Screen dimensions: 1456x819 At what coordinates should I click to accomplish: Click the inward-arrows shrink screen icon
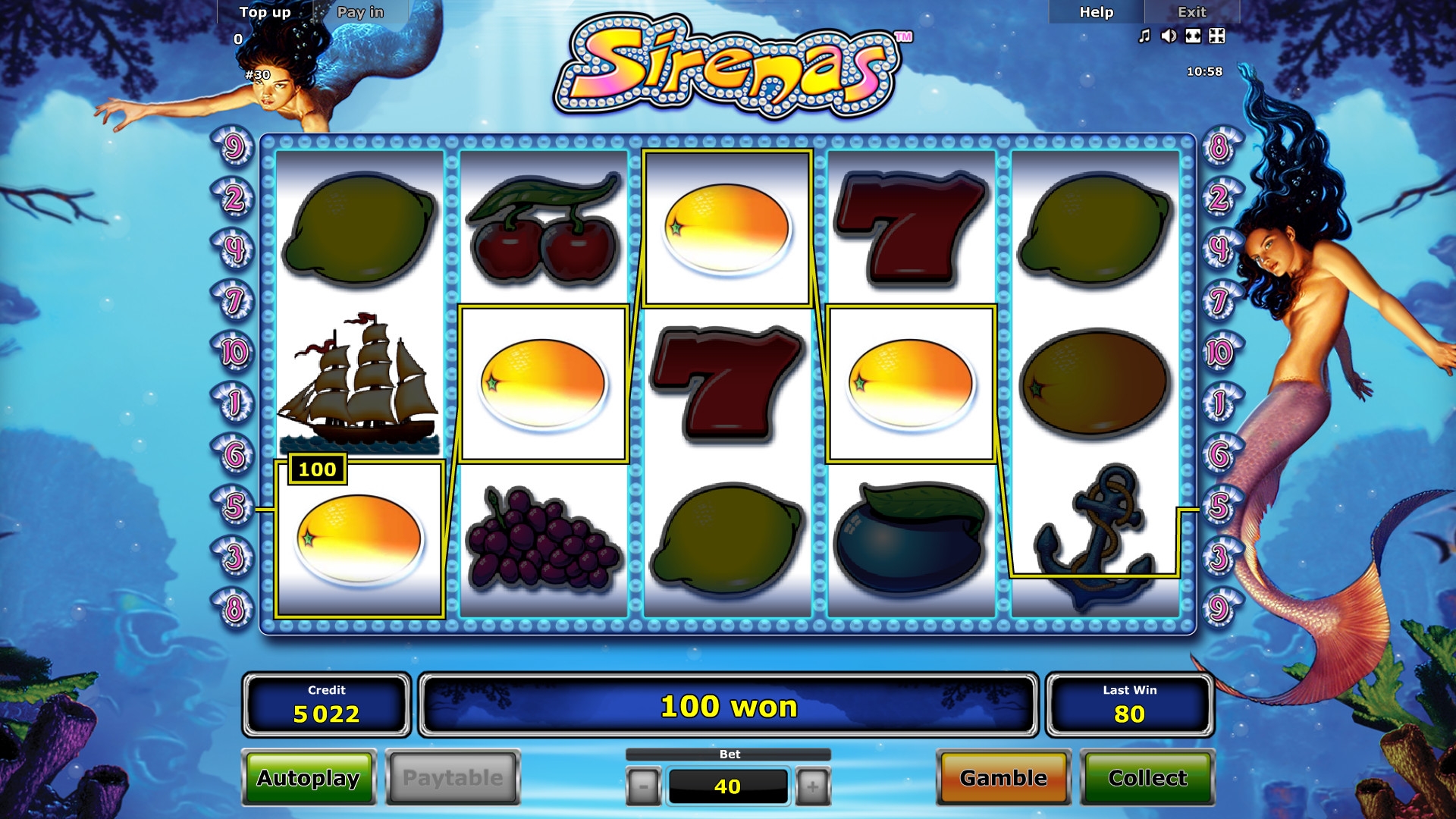click(x=1216, y=36)
